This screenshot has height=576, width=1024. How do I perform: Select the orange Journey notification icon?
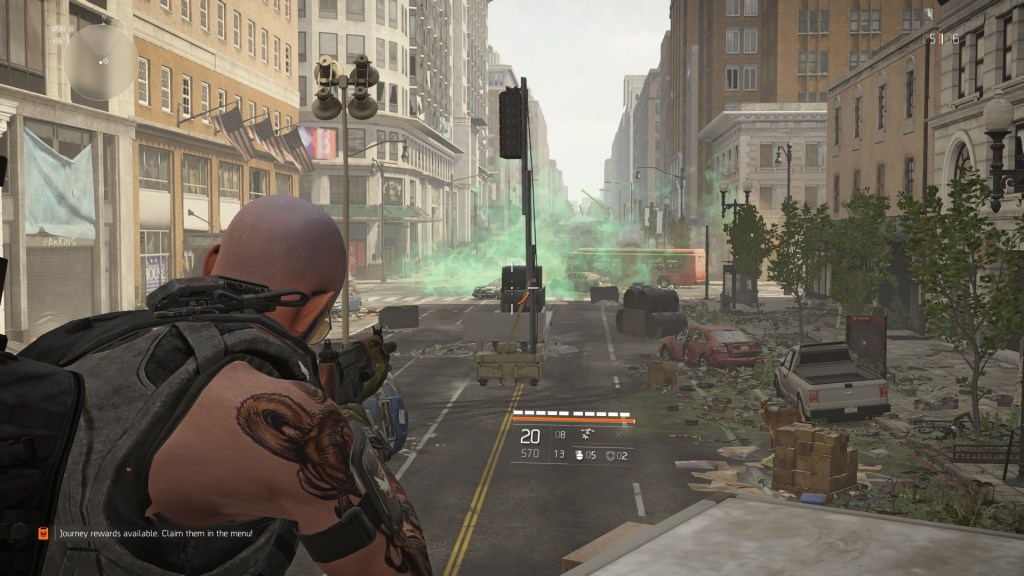[x=43, y=534]
